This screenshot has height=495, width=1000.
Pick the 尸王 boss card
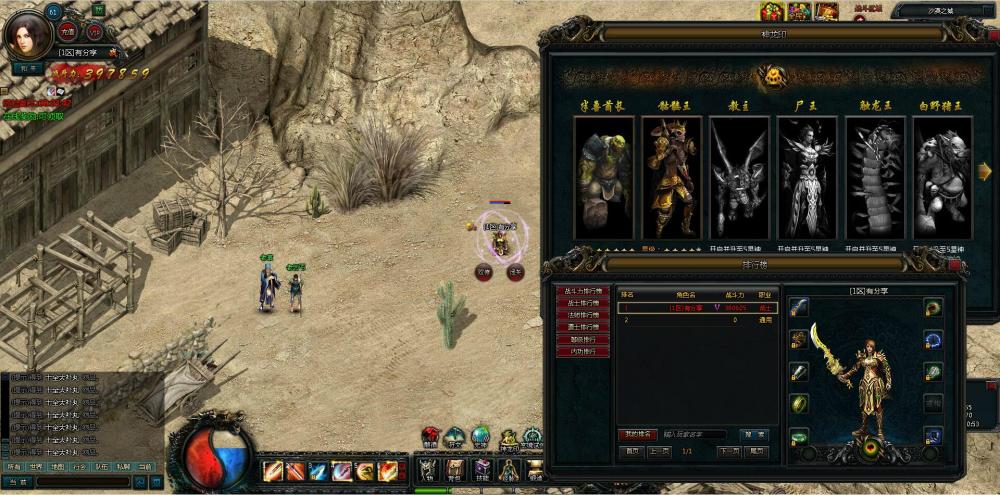pos(807,177)
